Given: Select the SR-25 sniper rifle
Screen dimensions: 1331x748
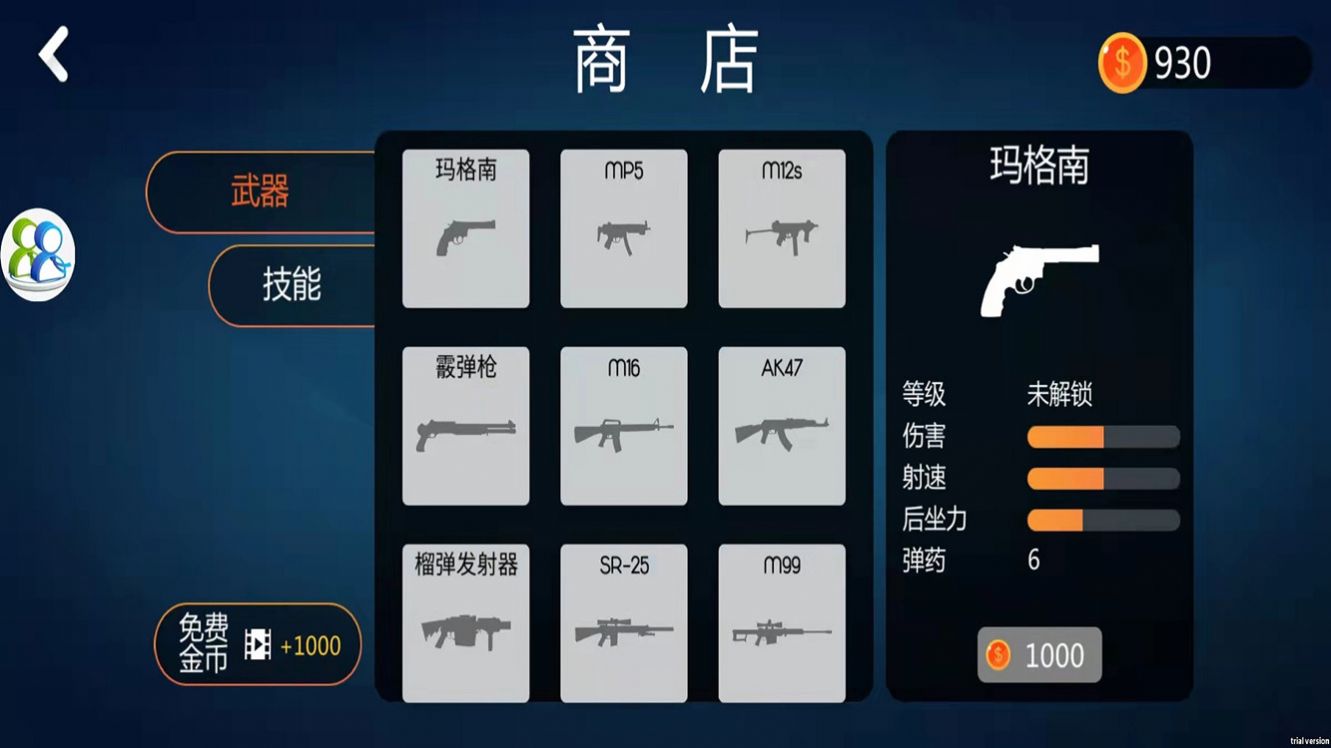Looking at the screenshot, I should 623,622.
